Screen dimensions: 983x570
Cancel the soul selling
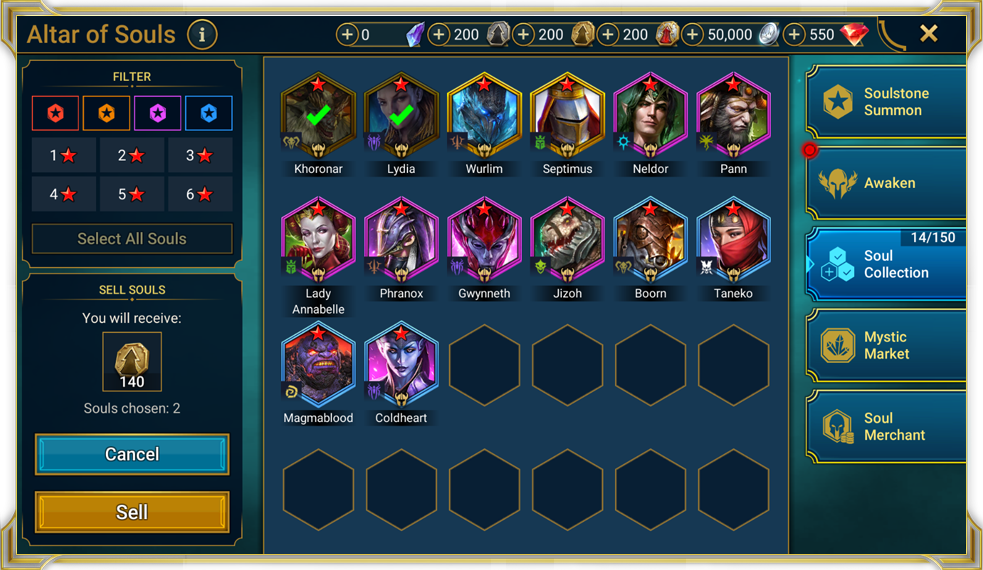coord(132,454)
